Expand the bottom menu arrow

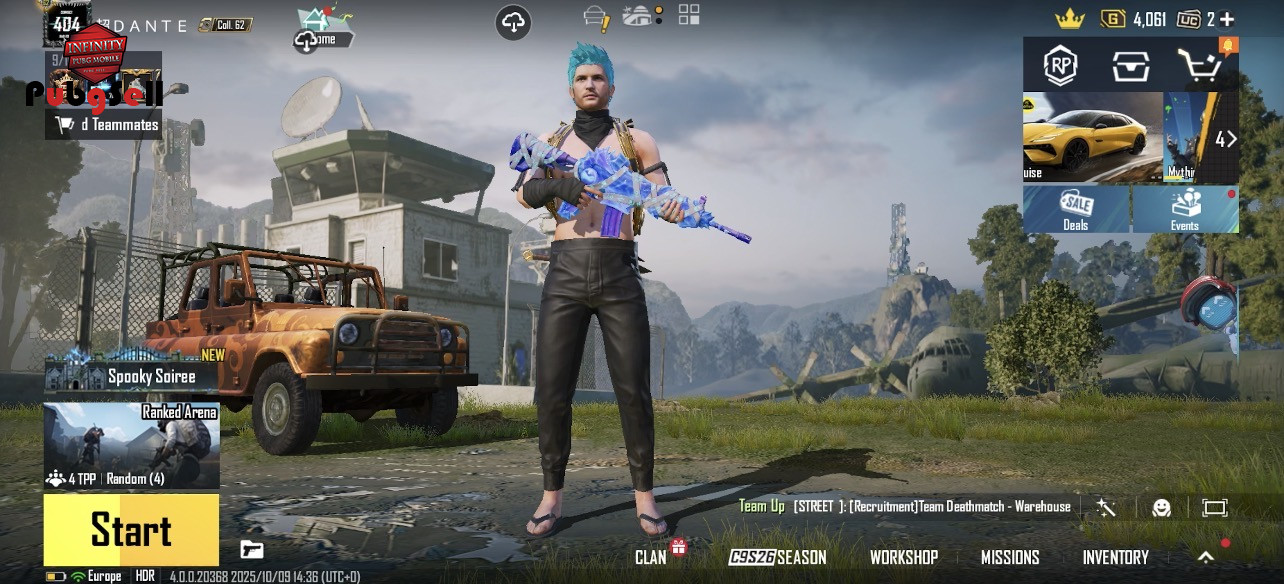coord(1206,557)
